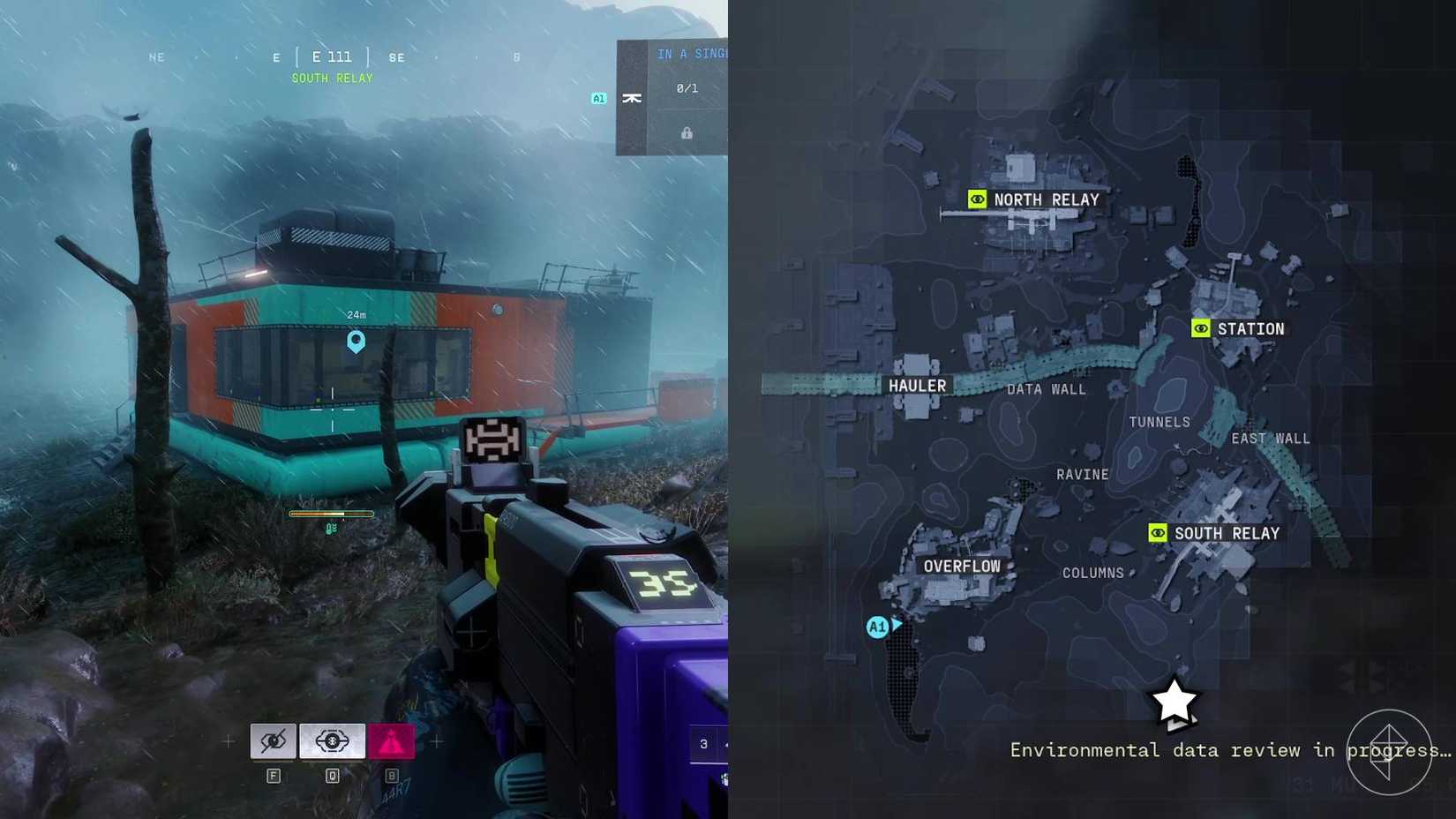Click the teal waypoint pin above the building
The width and height of the screenshot is (1456, 819).
pyautogui.click(x=356, y=342)
